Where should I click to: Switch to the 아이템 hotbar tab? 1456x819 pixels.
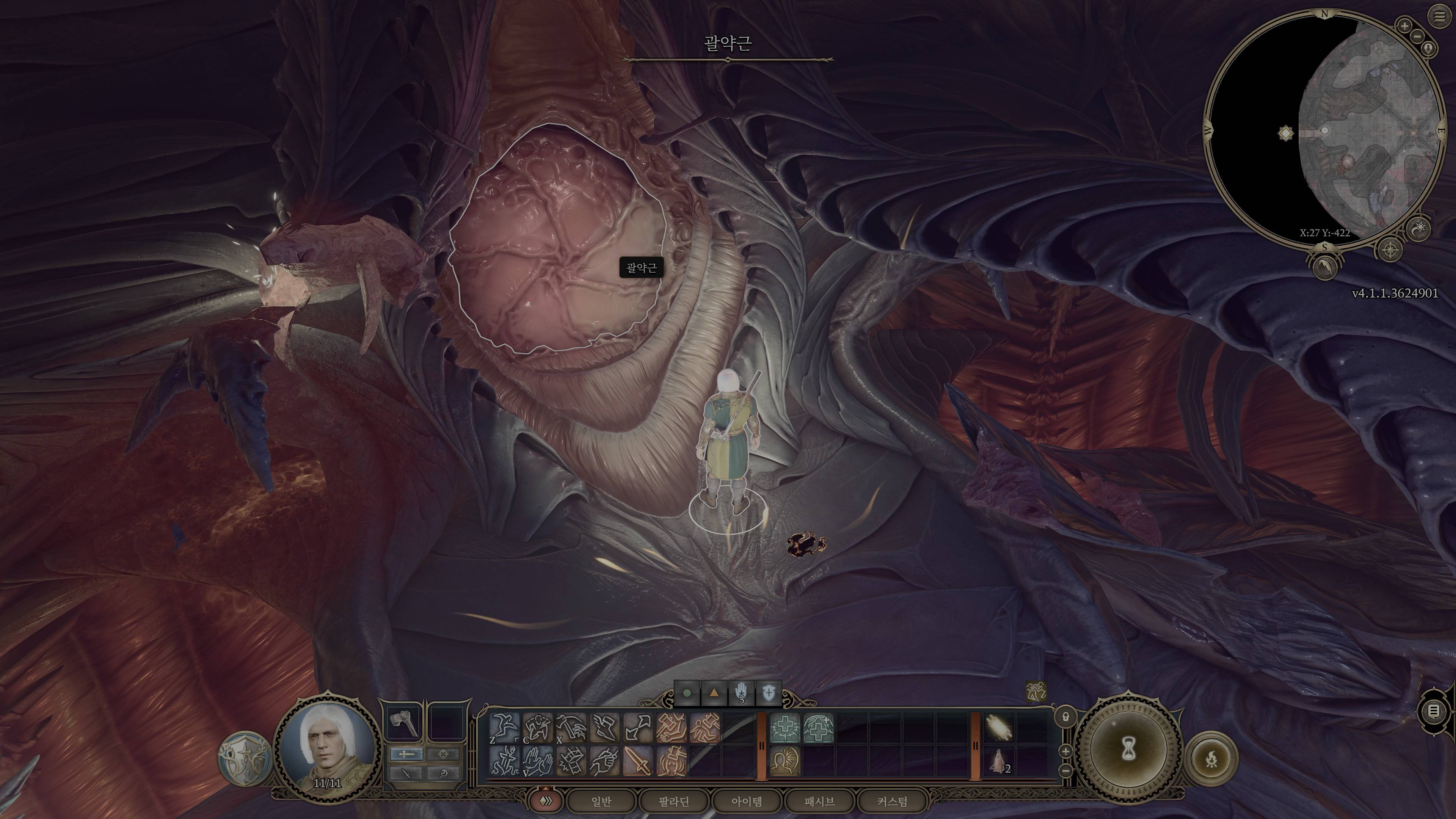tap(747, 802)
